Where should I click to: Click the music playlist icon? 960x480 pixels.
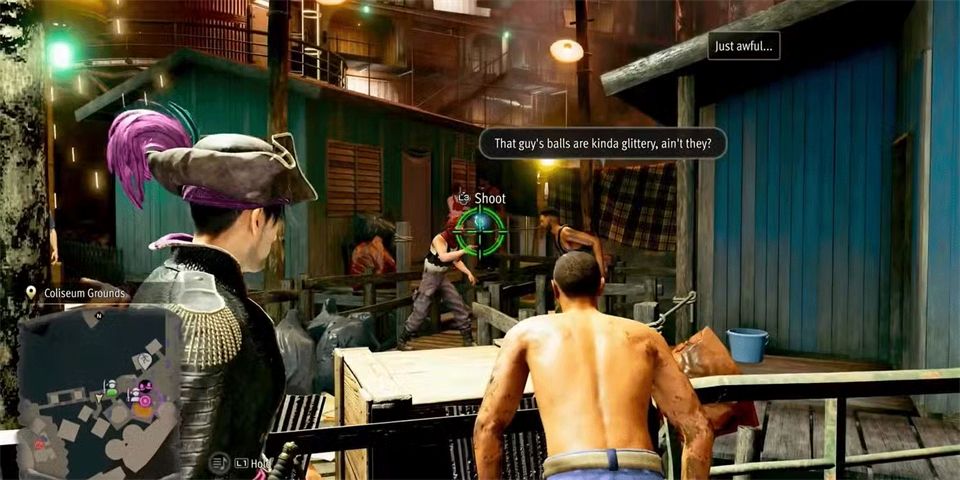pos(220,463)
